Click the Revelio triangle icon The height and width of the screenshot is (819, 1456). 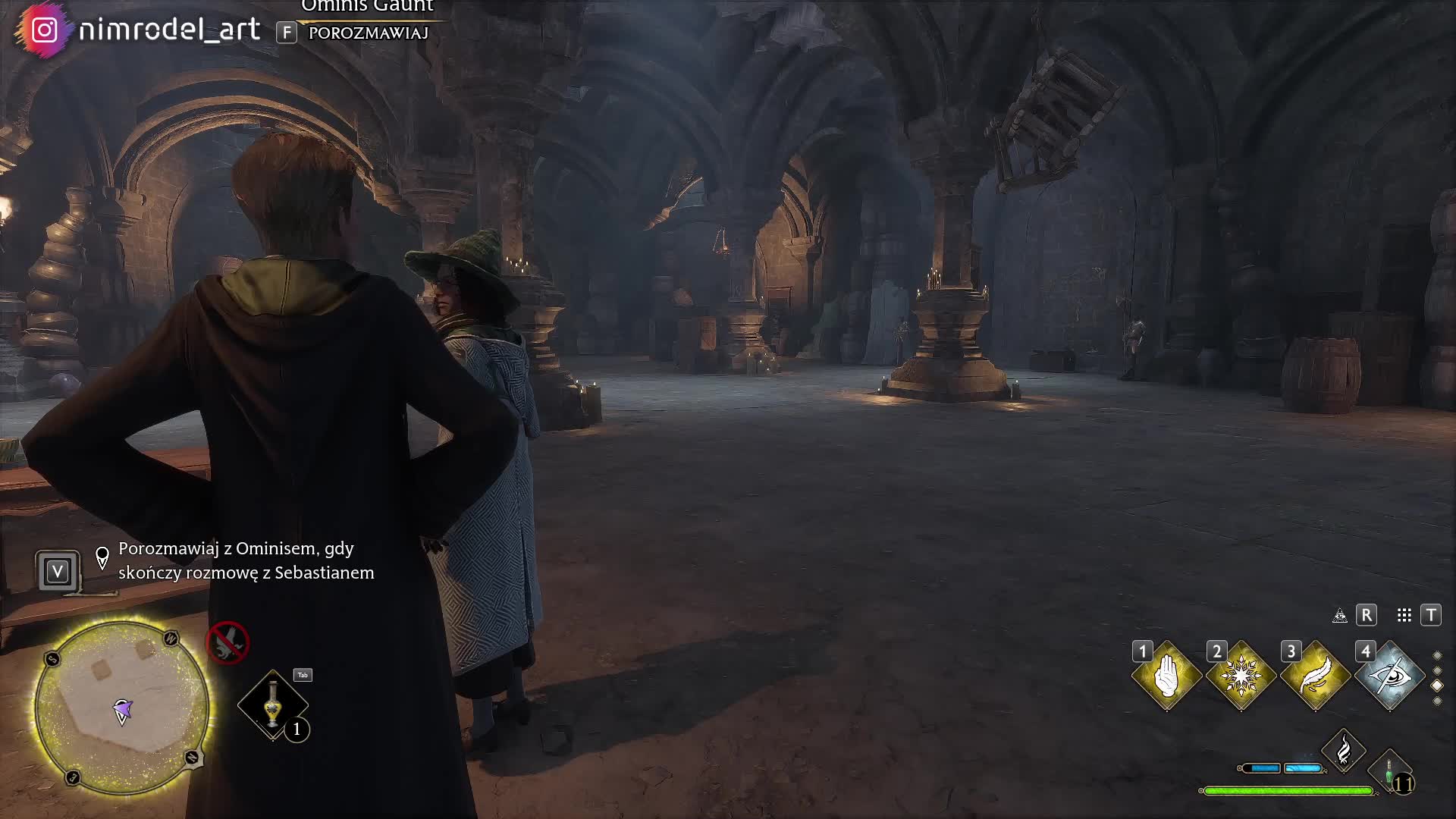(1340, 615)
